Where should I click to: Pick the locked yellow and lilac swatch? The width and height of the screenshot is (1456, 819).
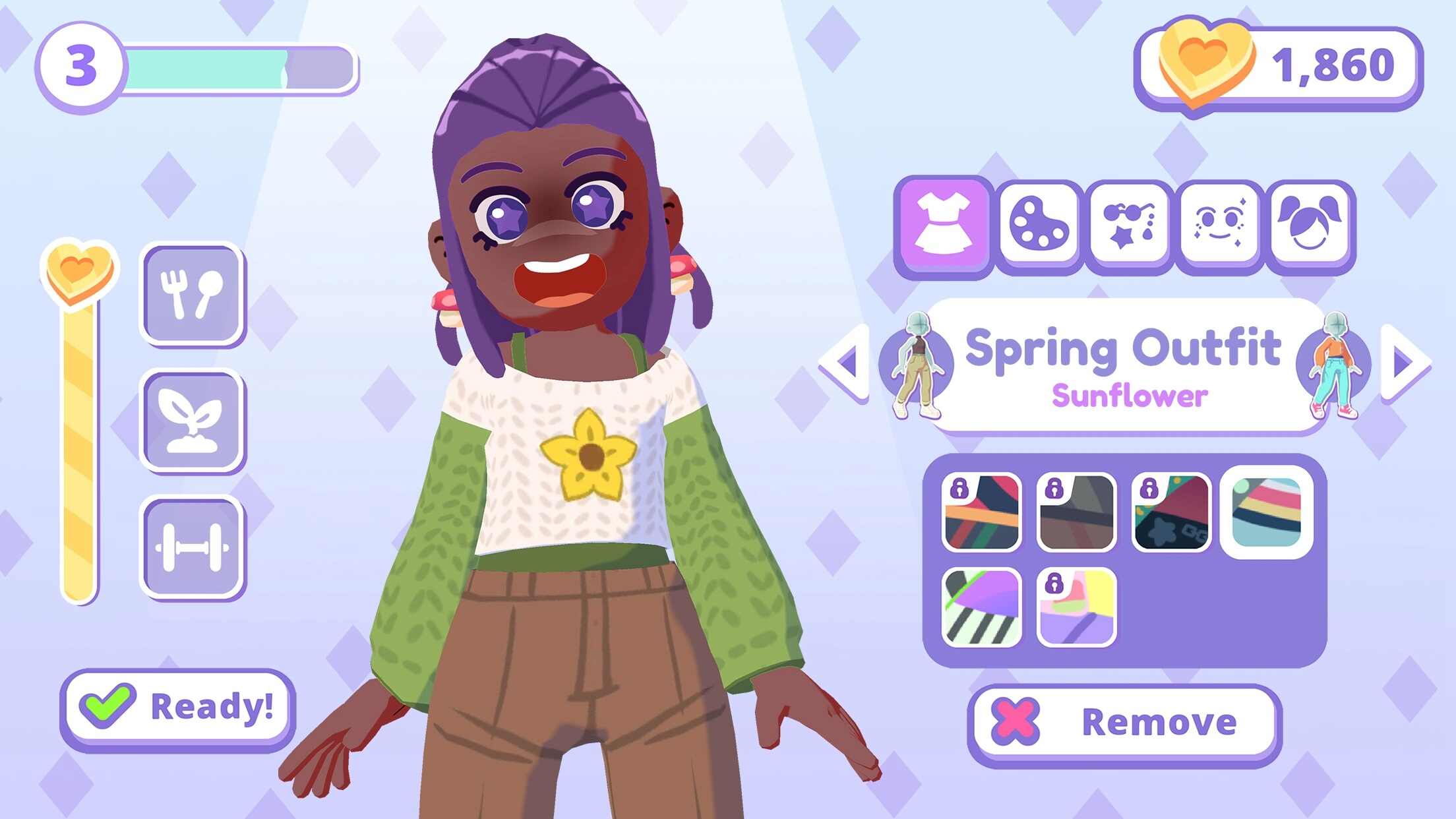pyautogui.click(x=1076, y=607)
